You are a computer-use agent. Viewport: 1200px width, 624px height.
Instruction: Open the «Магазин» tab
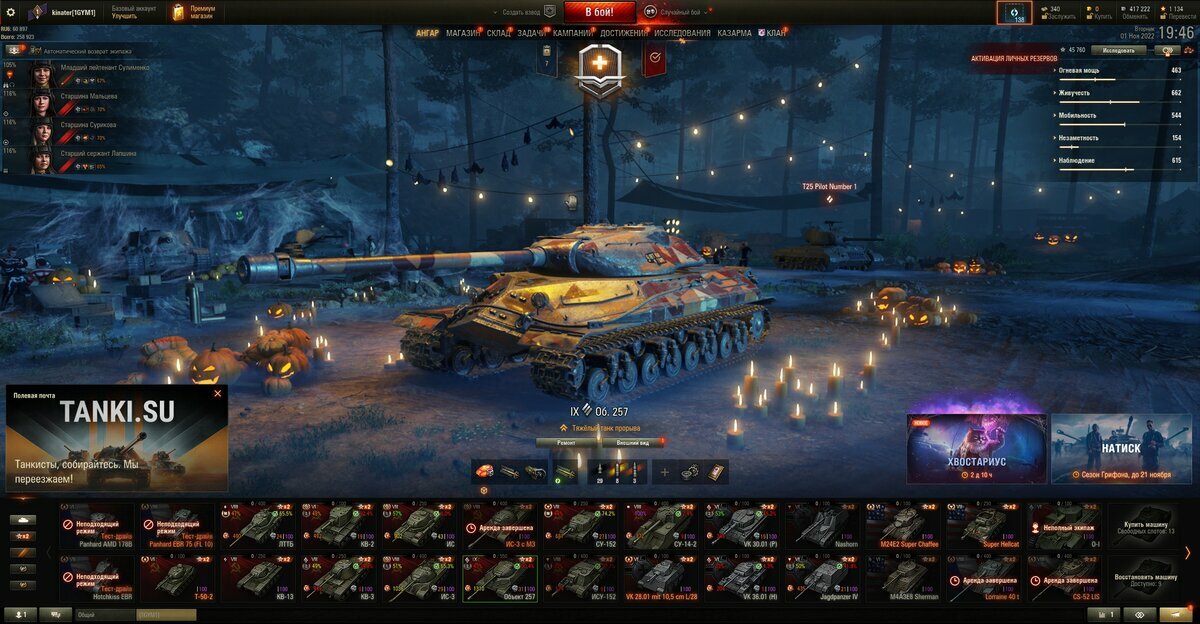click(x=463, y=33)
